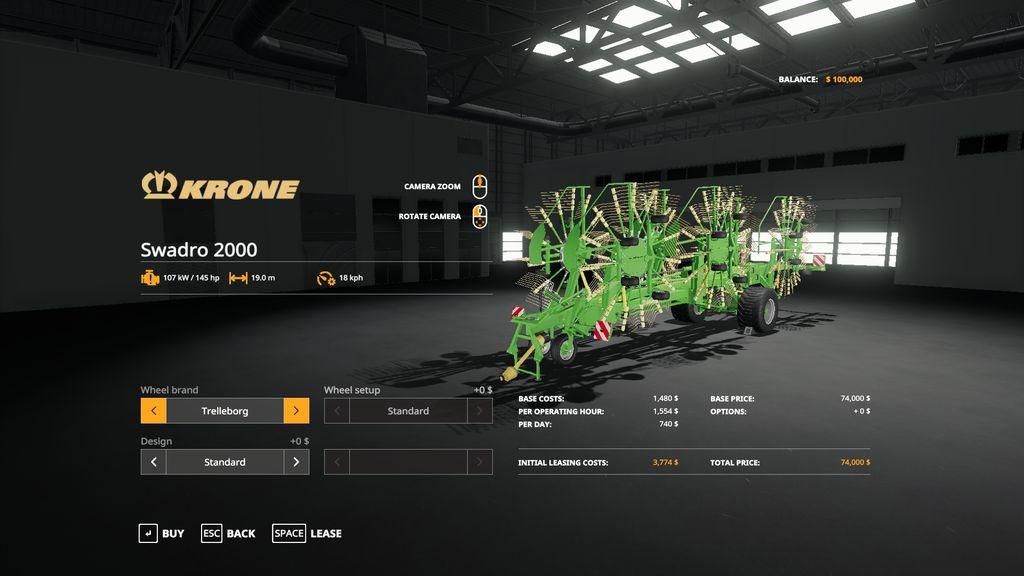Click the Standard design field
Screen dimensions: 1024x576
[225, 462]
